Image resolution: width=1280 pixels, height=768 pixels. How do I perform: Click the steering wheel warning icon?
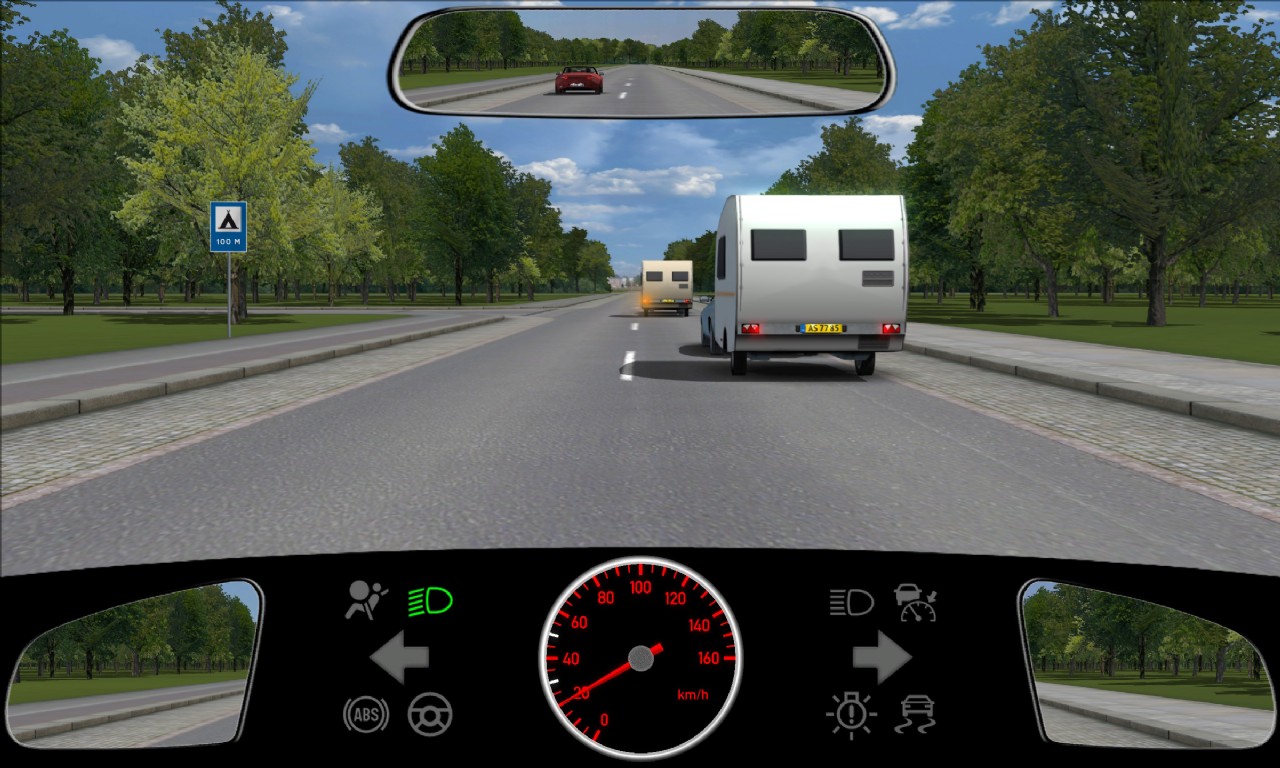click(430, 714)
